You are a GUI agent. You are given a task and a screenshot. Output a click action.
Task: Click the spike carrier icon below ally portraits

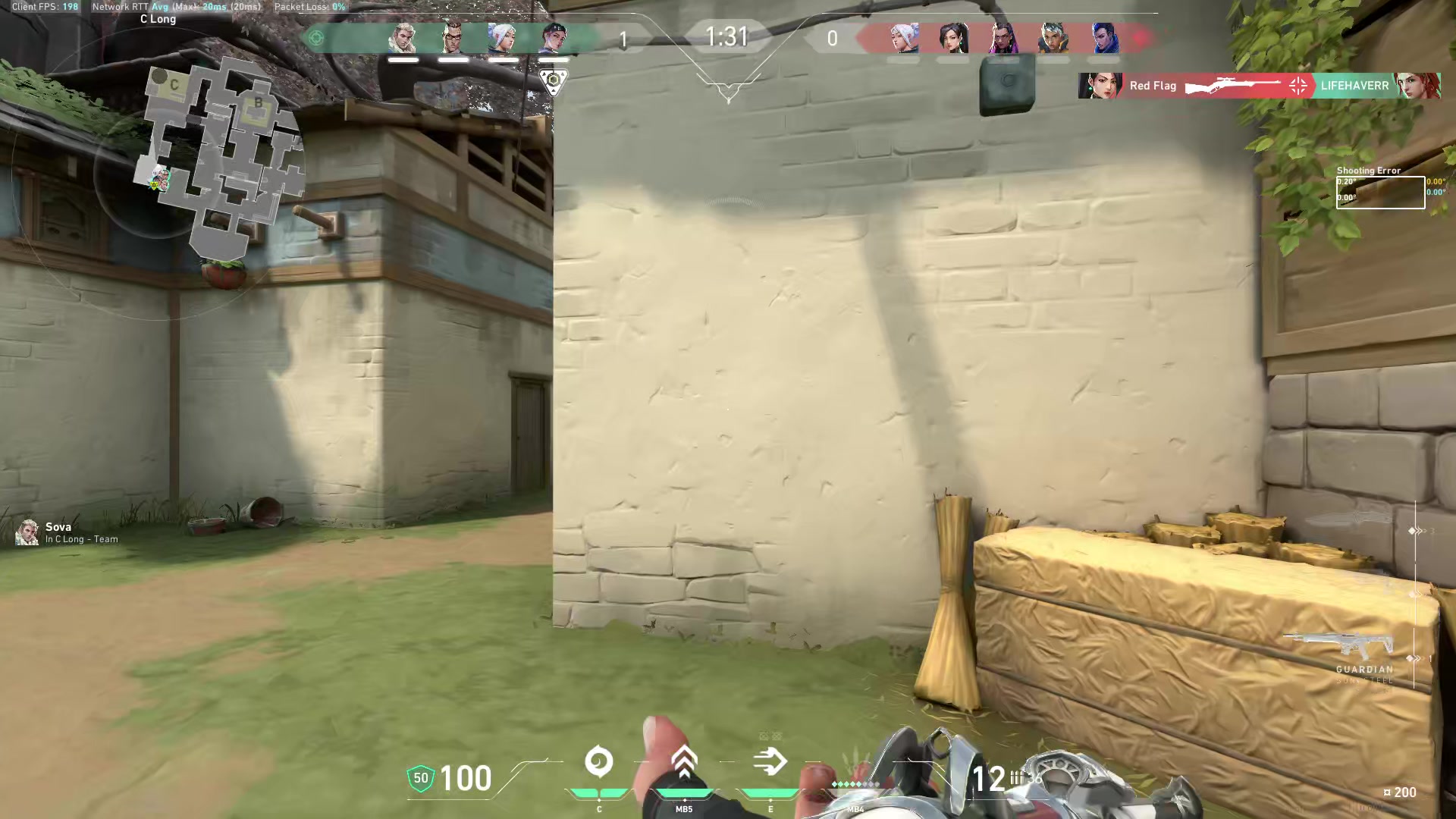[554, 80]
